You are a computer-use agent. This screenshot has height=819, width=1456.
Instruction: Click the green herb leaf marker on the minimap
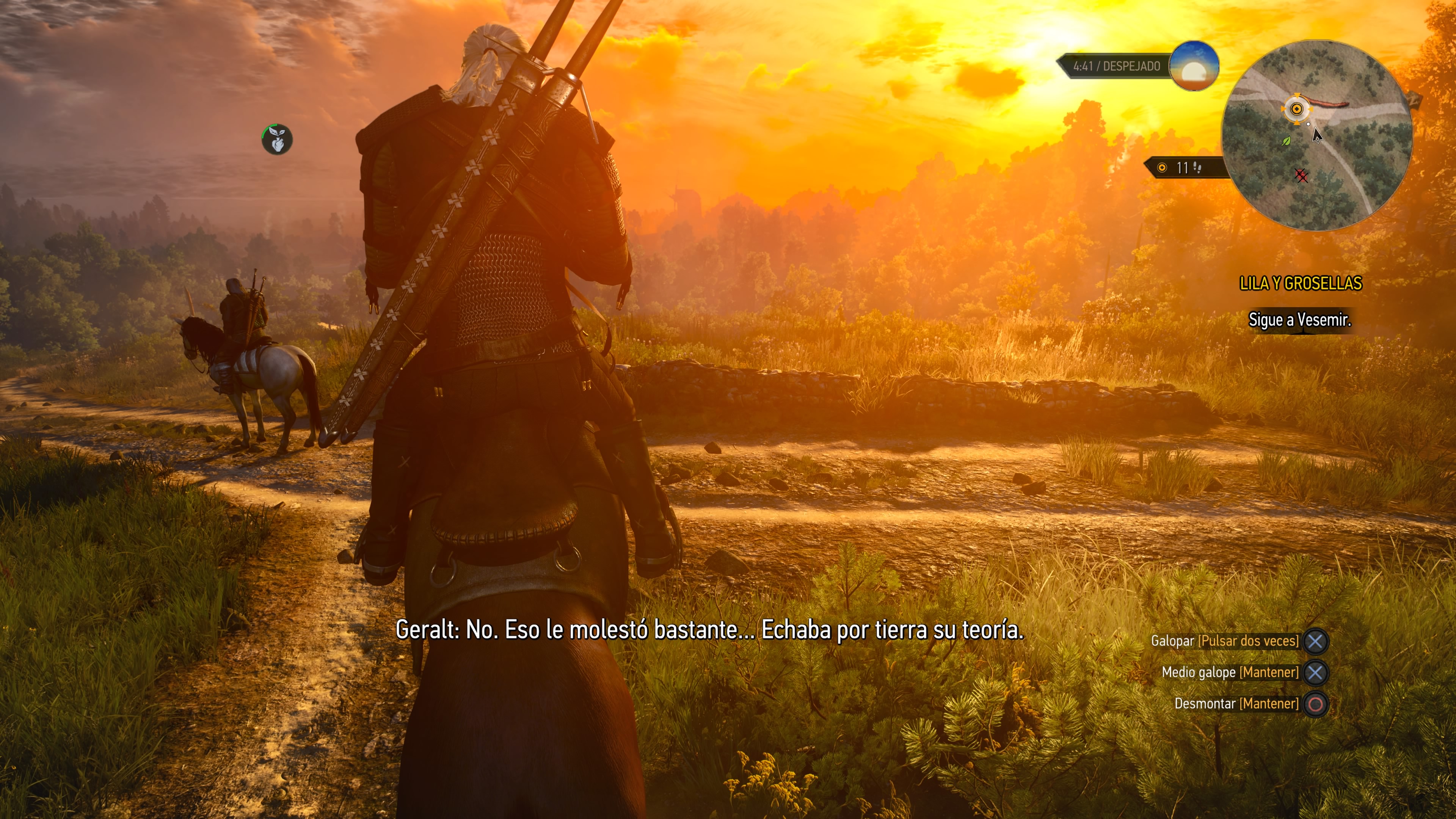(x=1287, y=141)
